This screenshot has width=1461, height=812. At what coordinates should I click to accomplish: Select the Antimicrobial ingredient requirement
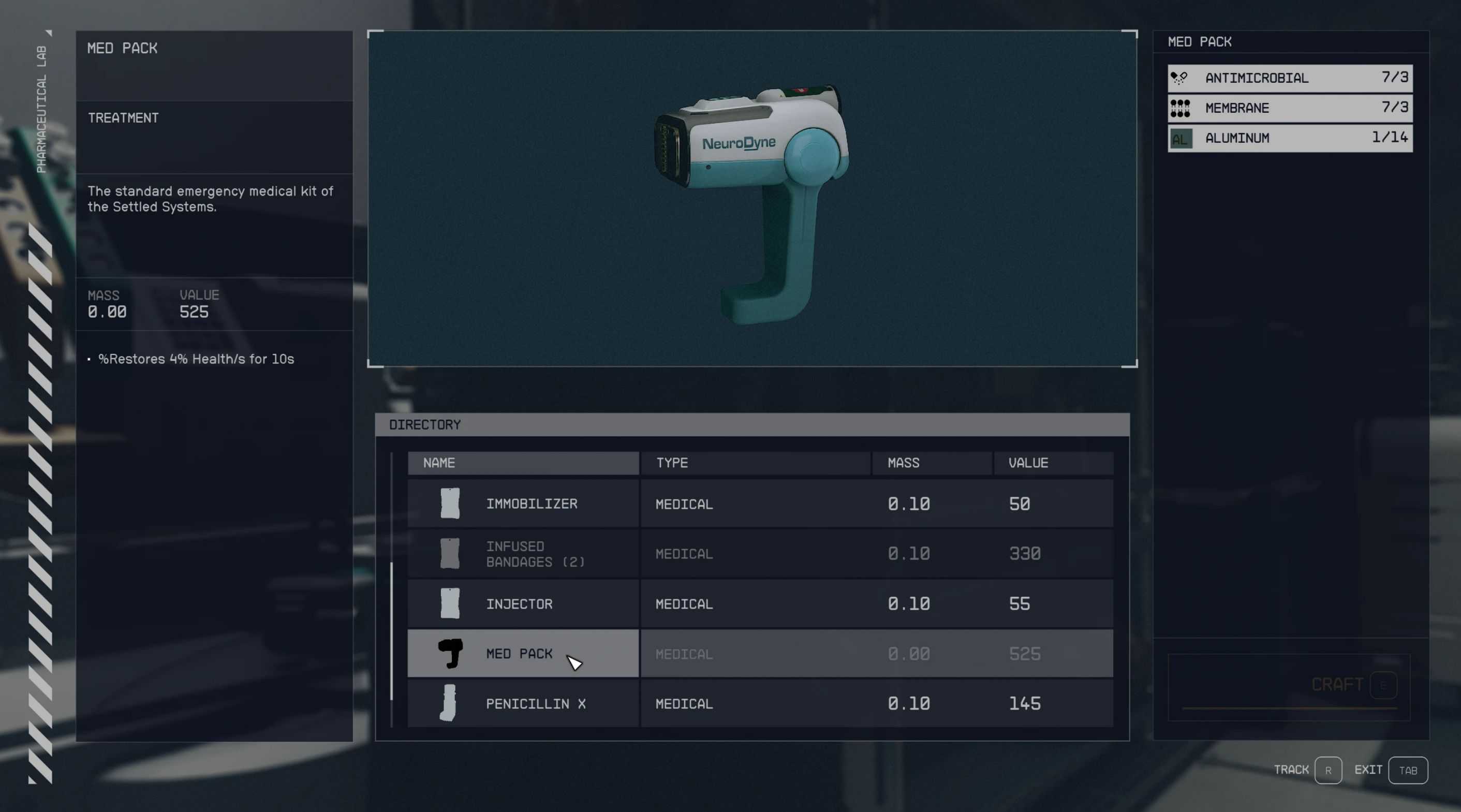[x=1290, y=78]
